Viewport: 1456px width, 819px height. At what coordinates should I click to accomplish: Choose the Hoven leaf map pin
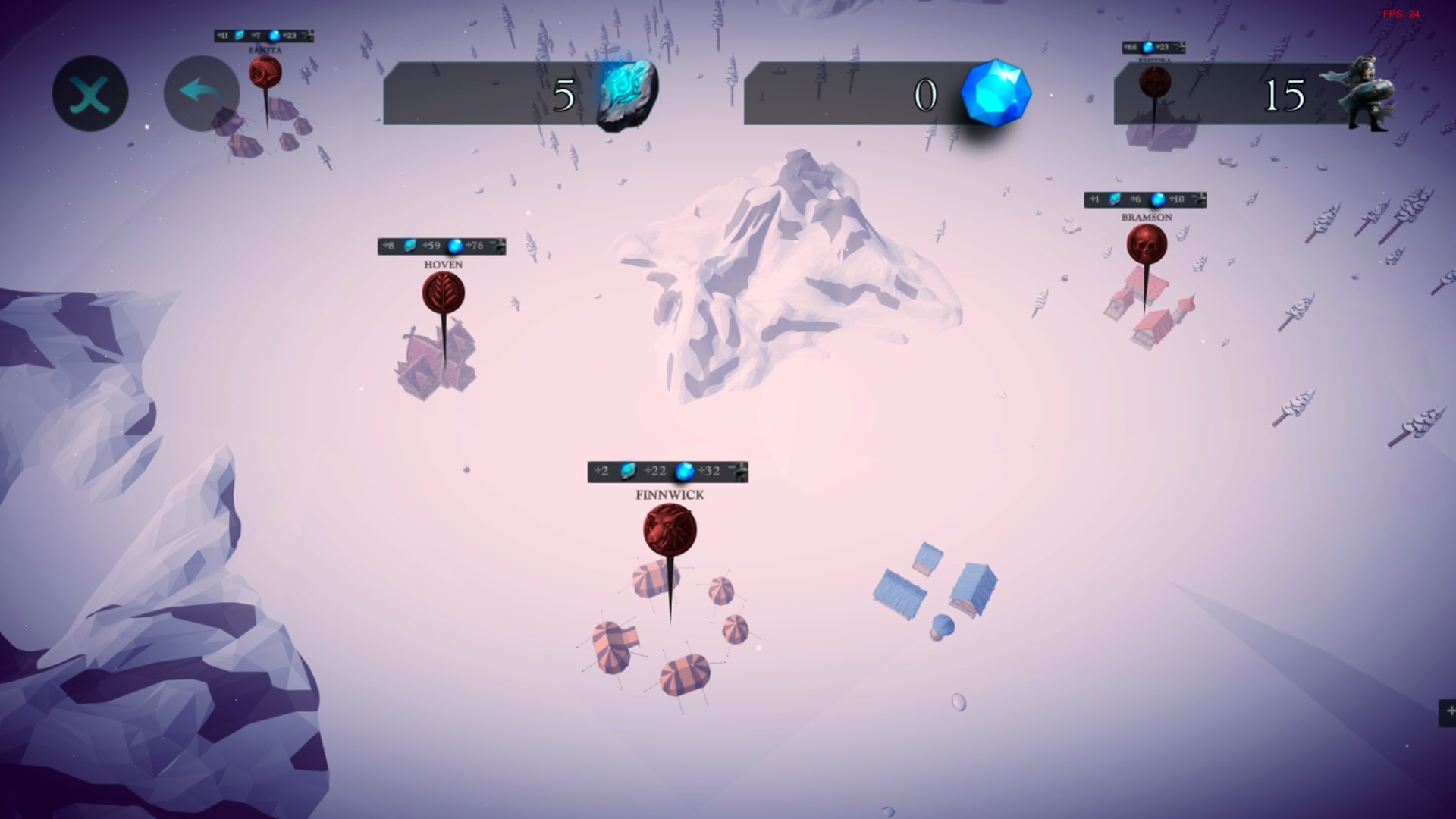444,293
